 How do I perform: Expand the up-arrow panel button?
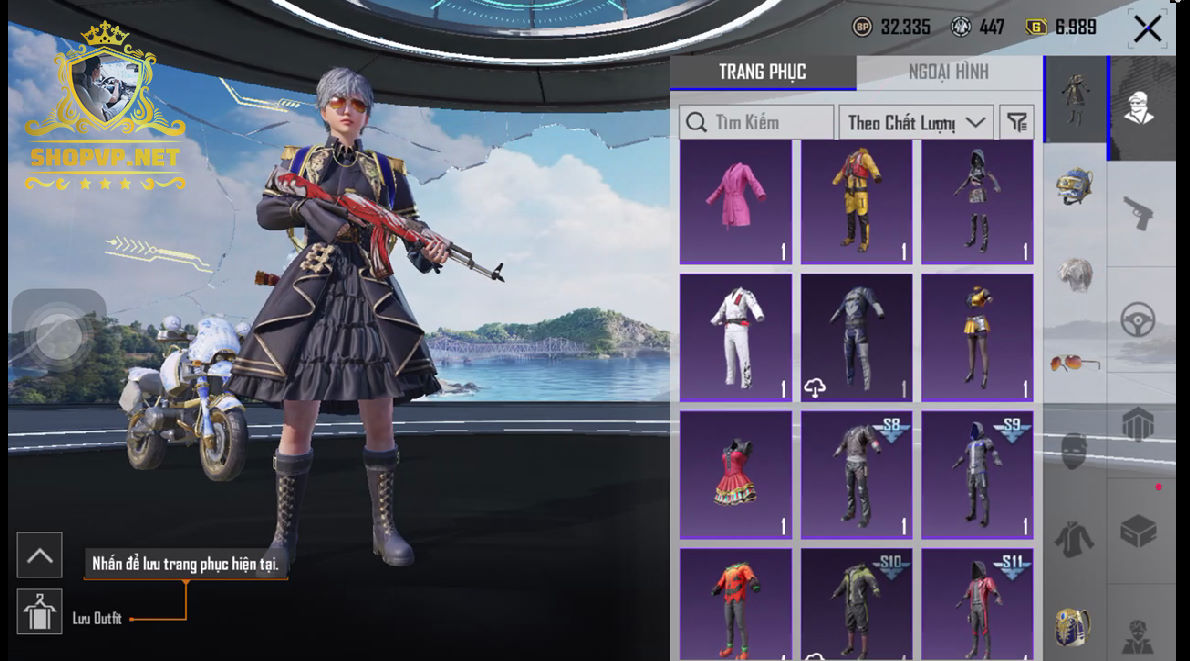(40, 556)
